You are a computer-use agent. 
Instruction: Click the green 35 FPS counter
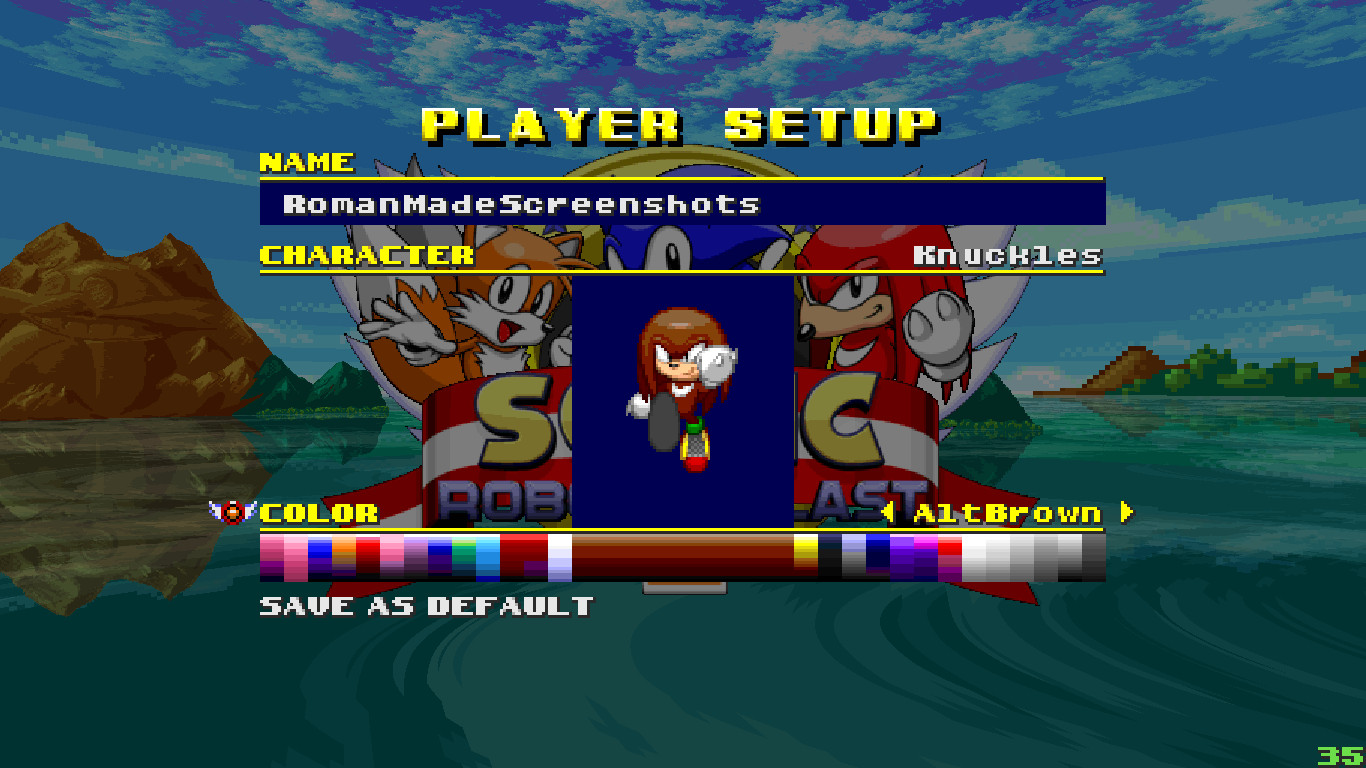coord(1340,753)
